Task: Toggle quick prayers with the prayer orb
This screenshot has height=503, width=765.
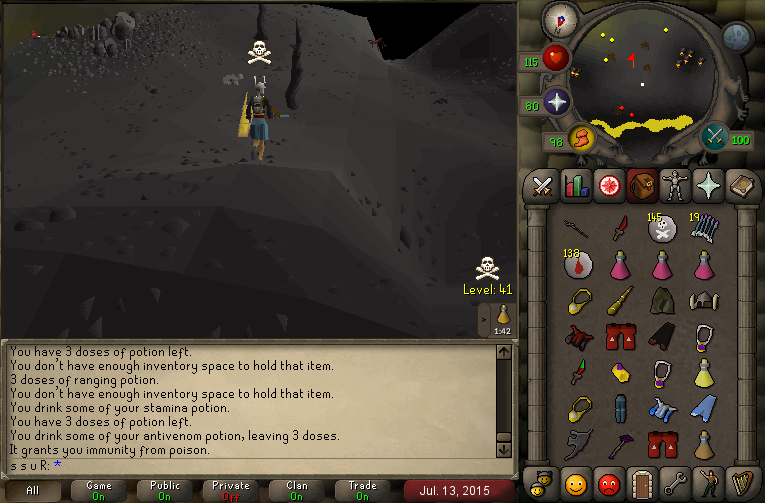Action: tap(556, 101)
